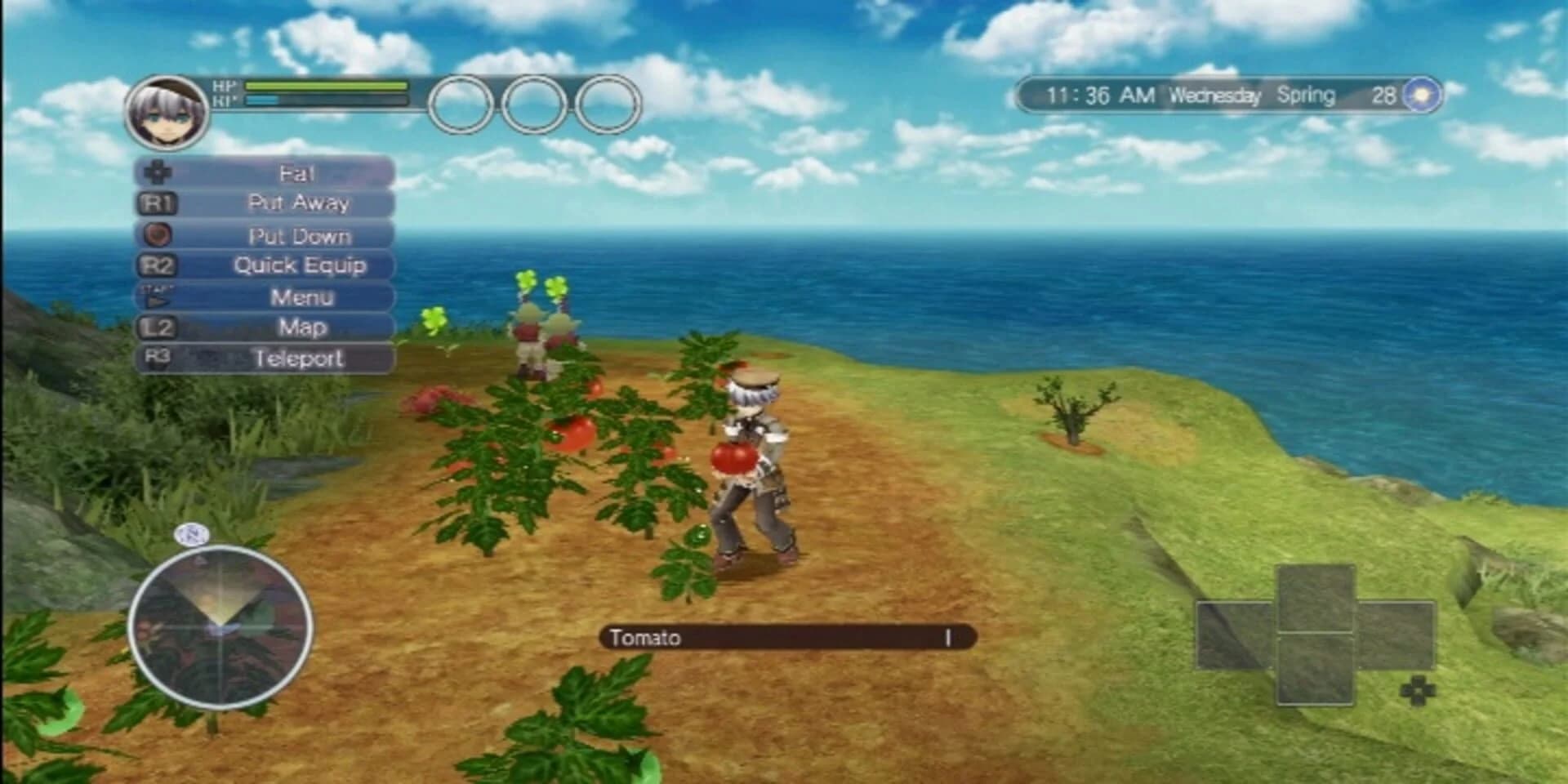Click the Eat command

coord(299,171)
